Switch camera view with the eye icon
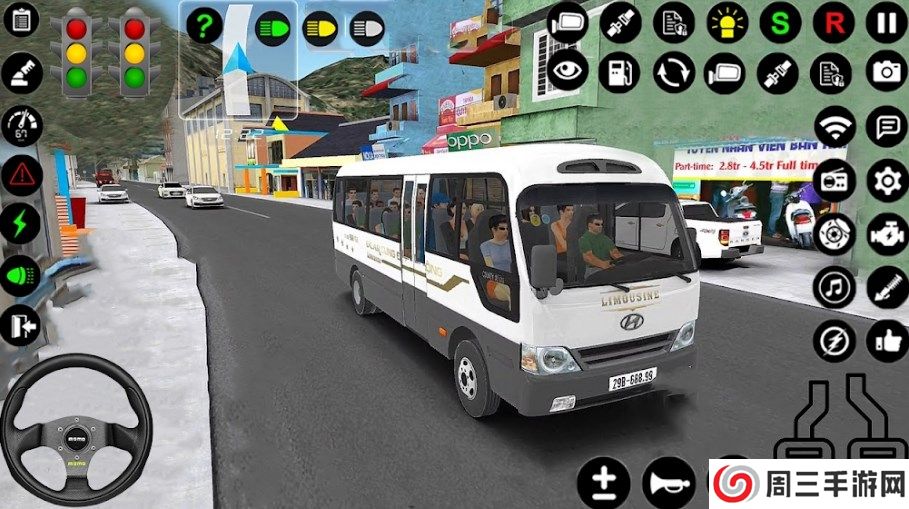909x509 pixels. [x=567, y=73]
